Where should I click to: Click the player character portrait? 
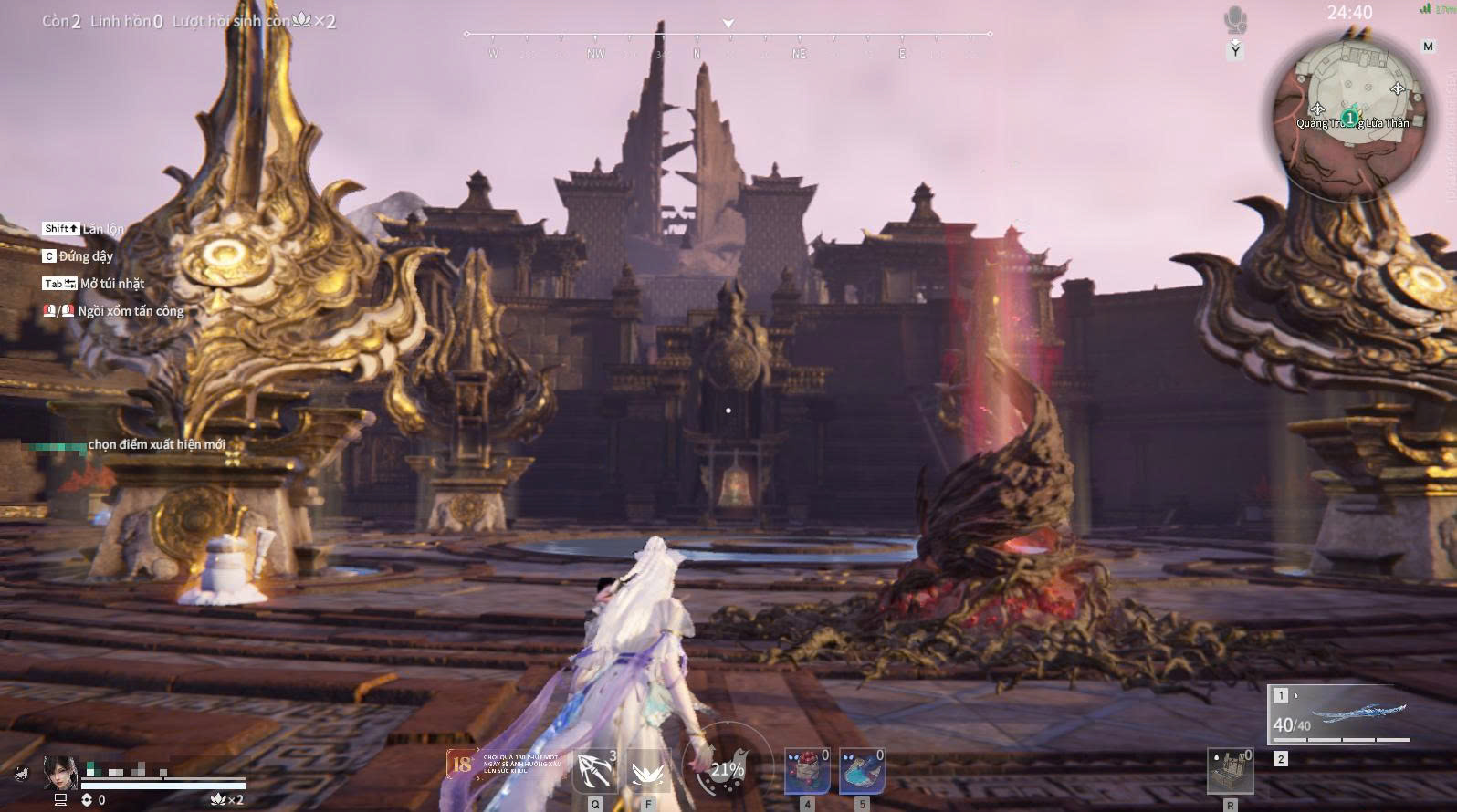pos(60,772)
